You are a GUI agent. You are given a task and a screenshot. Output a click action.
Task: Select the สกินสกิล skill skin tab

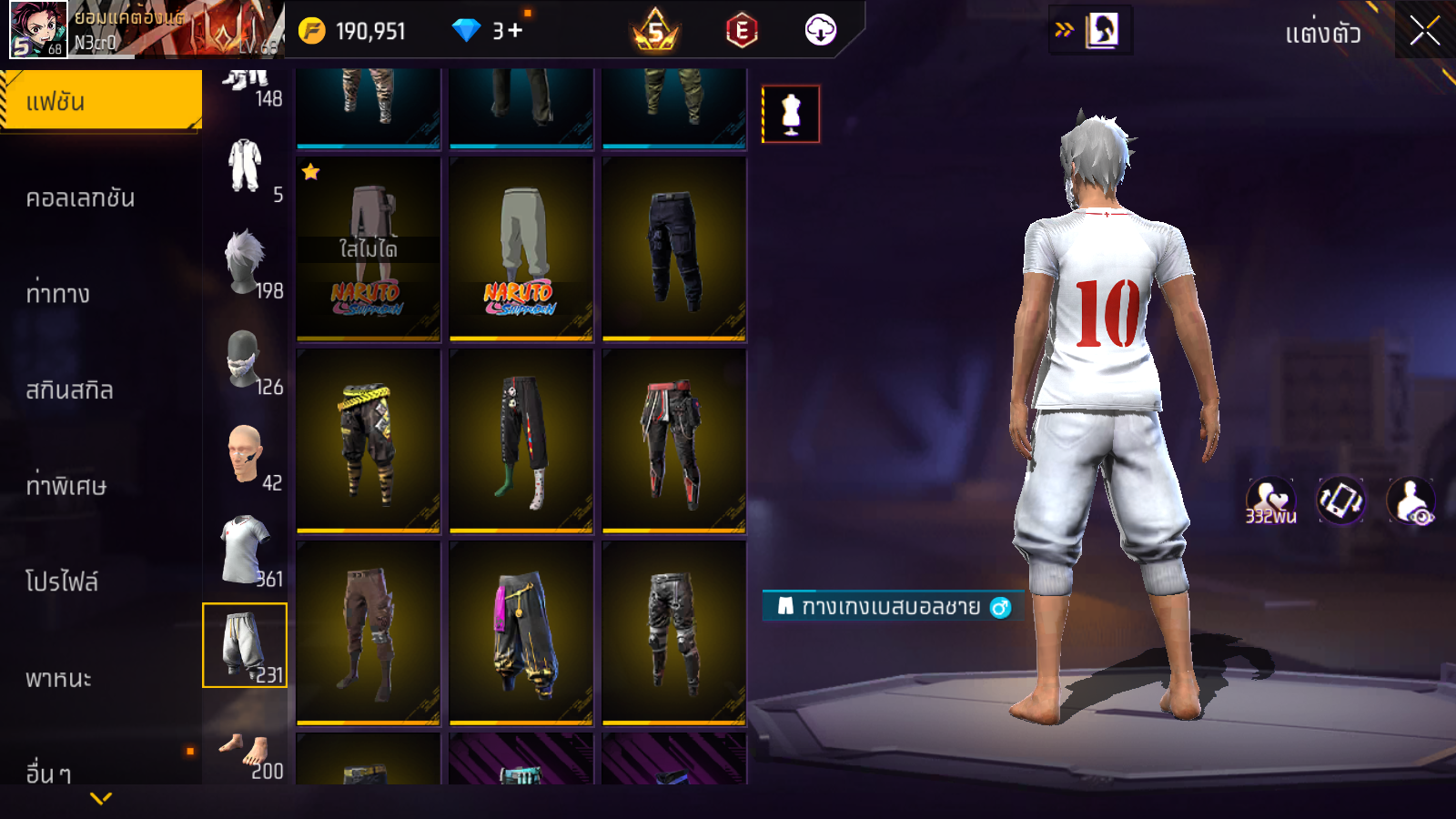pos(69,389)
